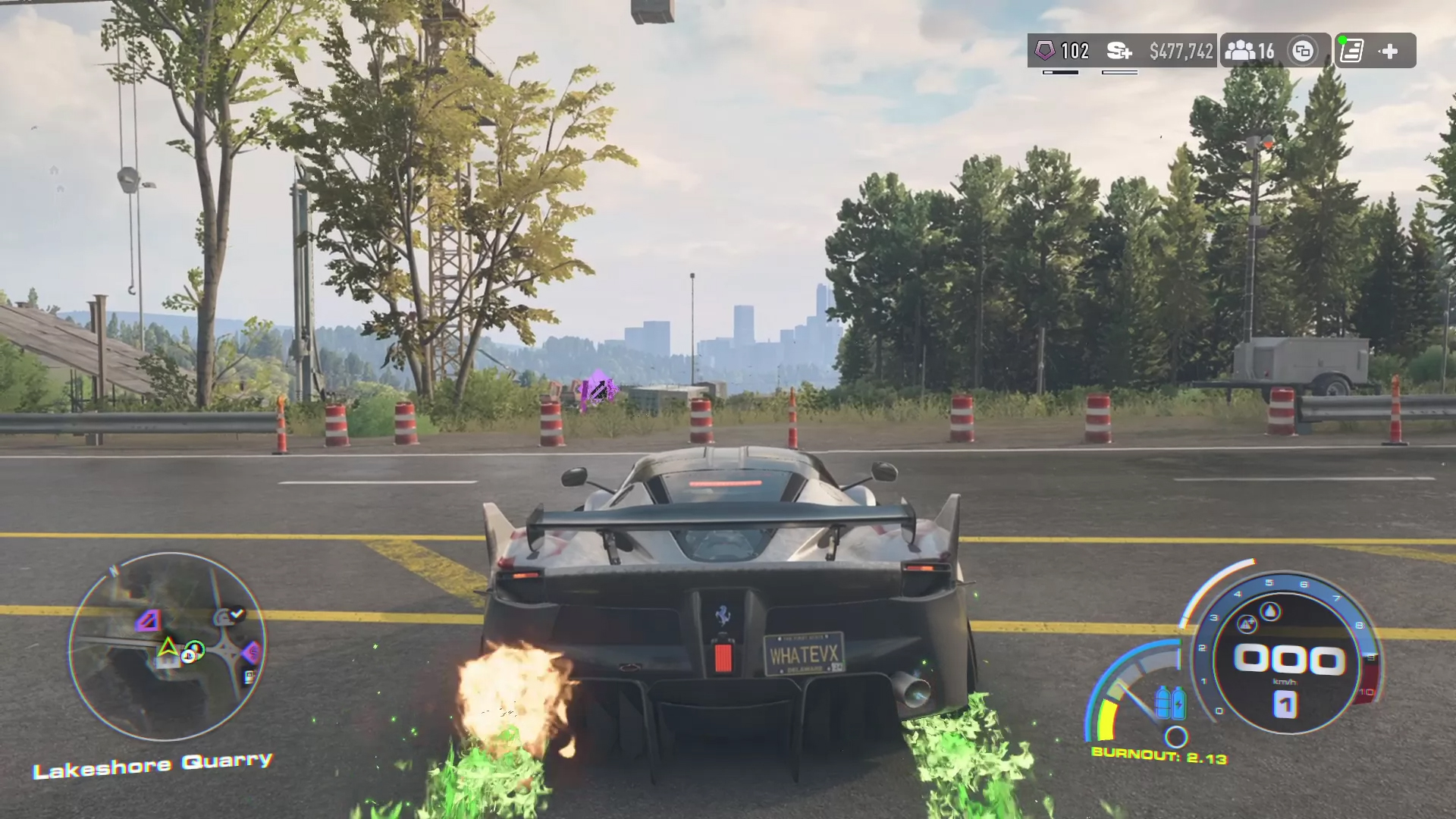
Task: Open the challenges list icon with green dot
Action: pos(1351,51)
